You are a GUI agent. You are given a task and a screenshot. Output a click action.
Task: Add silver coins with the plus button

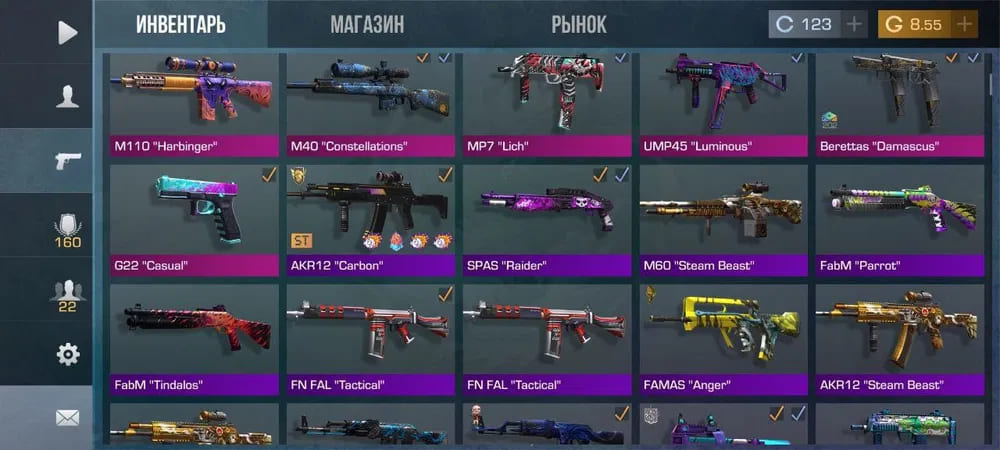854,24
